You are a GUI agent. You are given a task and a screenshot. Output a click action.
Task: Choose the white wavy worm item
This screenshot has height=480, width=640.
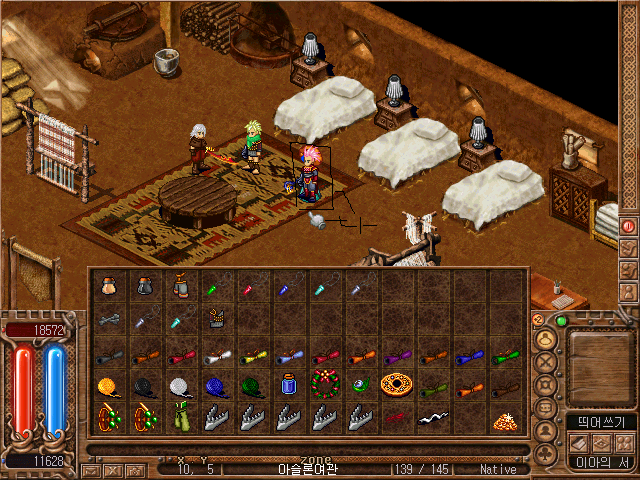[x=432, y=418]
